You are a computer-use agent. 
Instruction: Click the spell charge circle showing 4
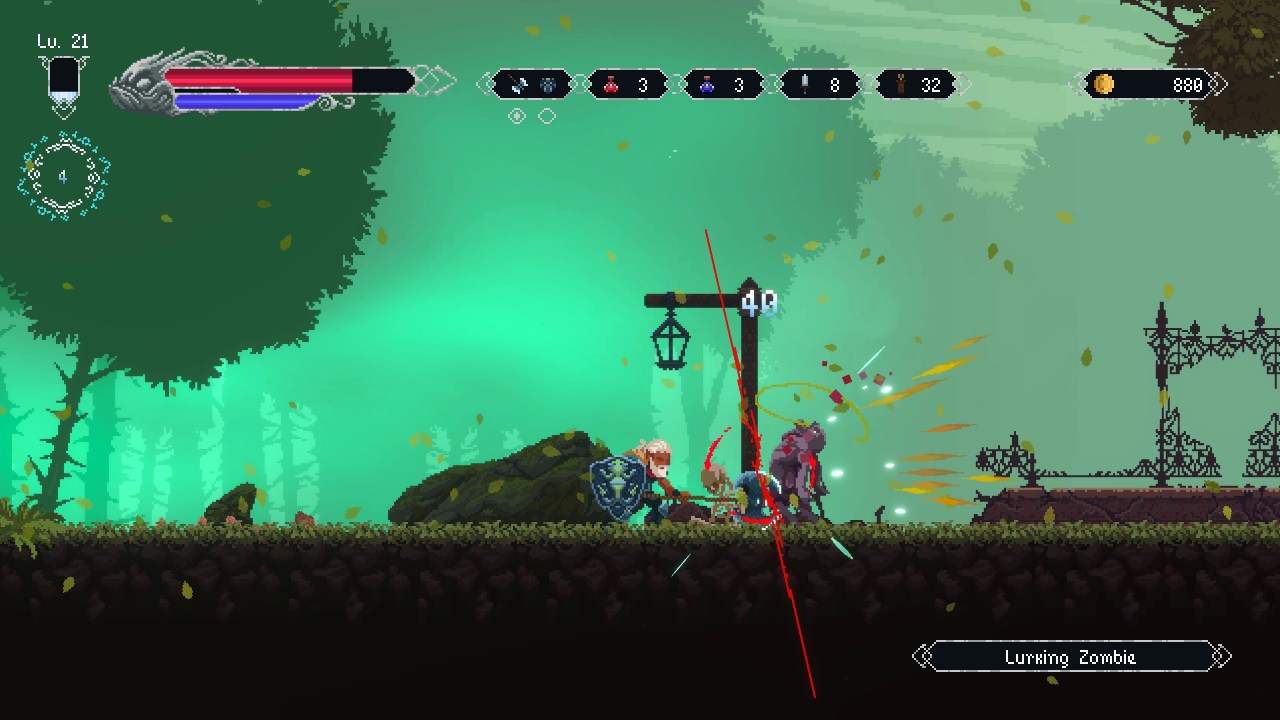click(63, 177)
